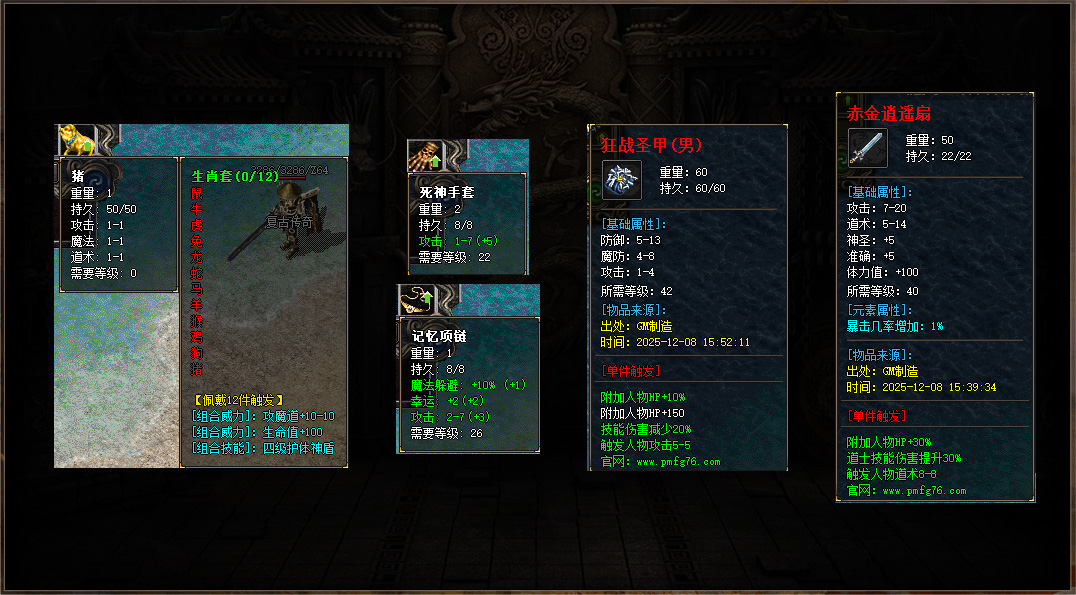The height and width of the screenshot is (595, 1076).
Task: Click the sword icon in the 赤金逍遥扇 tooltip
Action: tap(867, 147)
